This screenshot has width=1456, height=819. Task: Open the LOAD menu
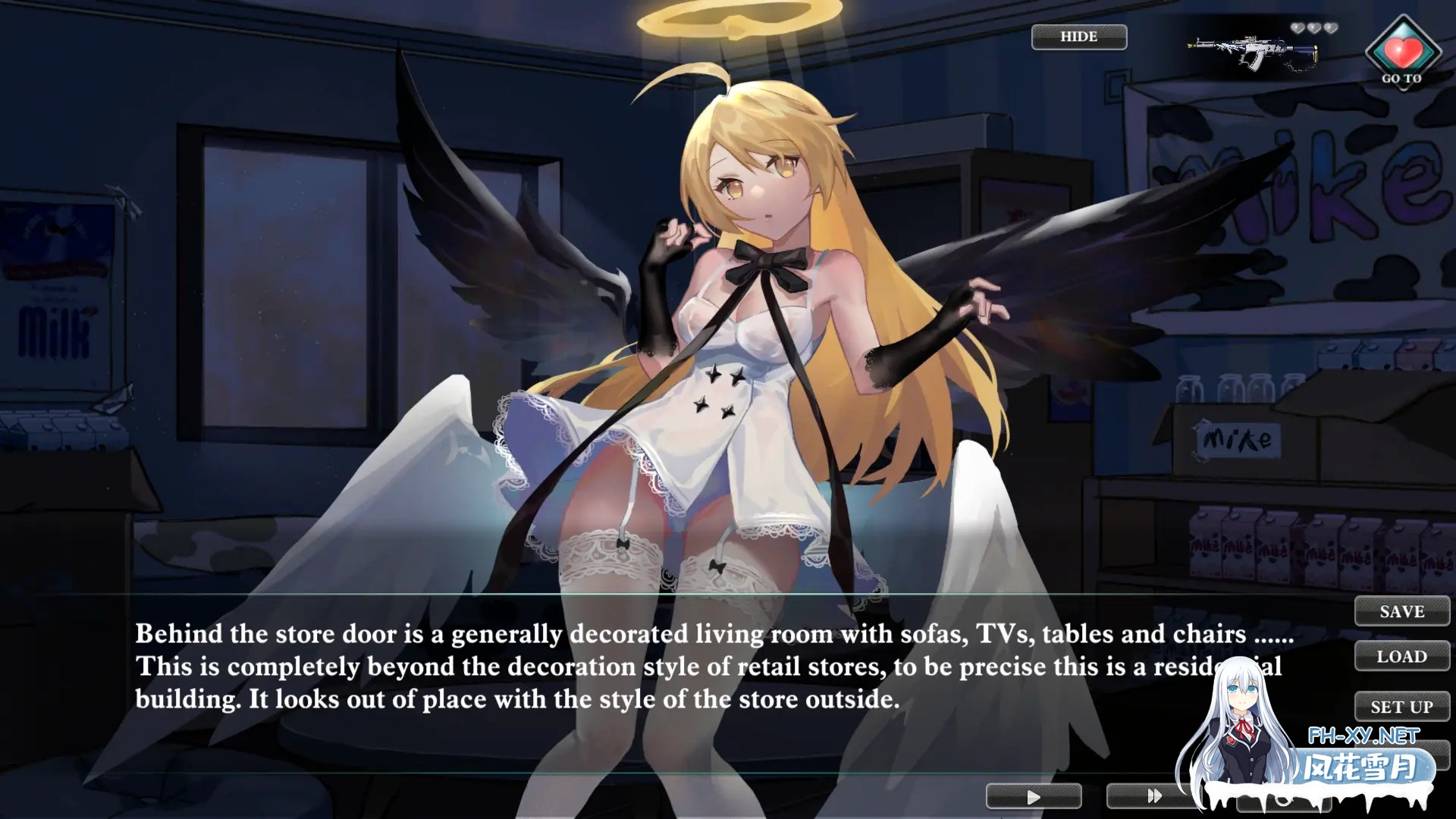(1401, 657)
